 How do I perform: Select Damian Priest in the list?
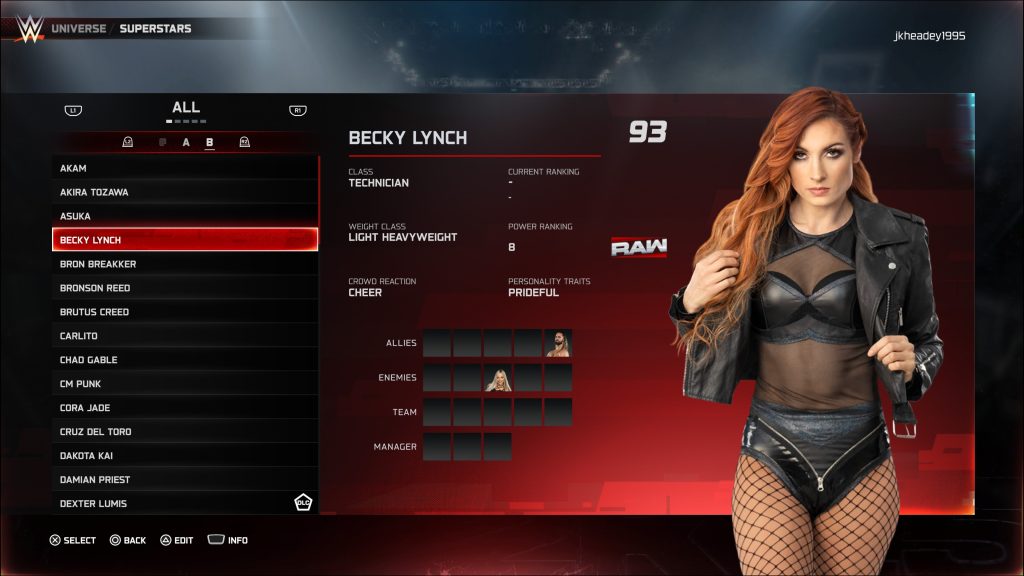(x=185, y=480)
